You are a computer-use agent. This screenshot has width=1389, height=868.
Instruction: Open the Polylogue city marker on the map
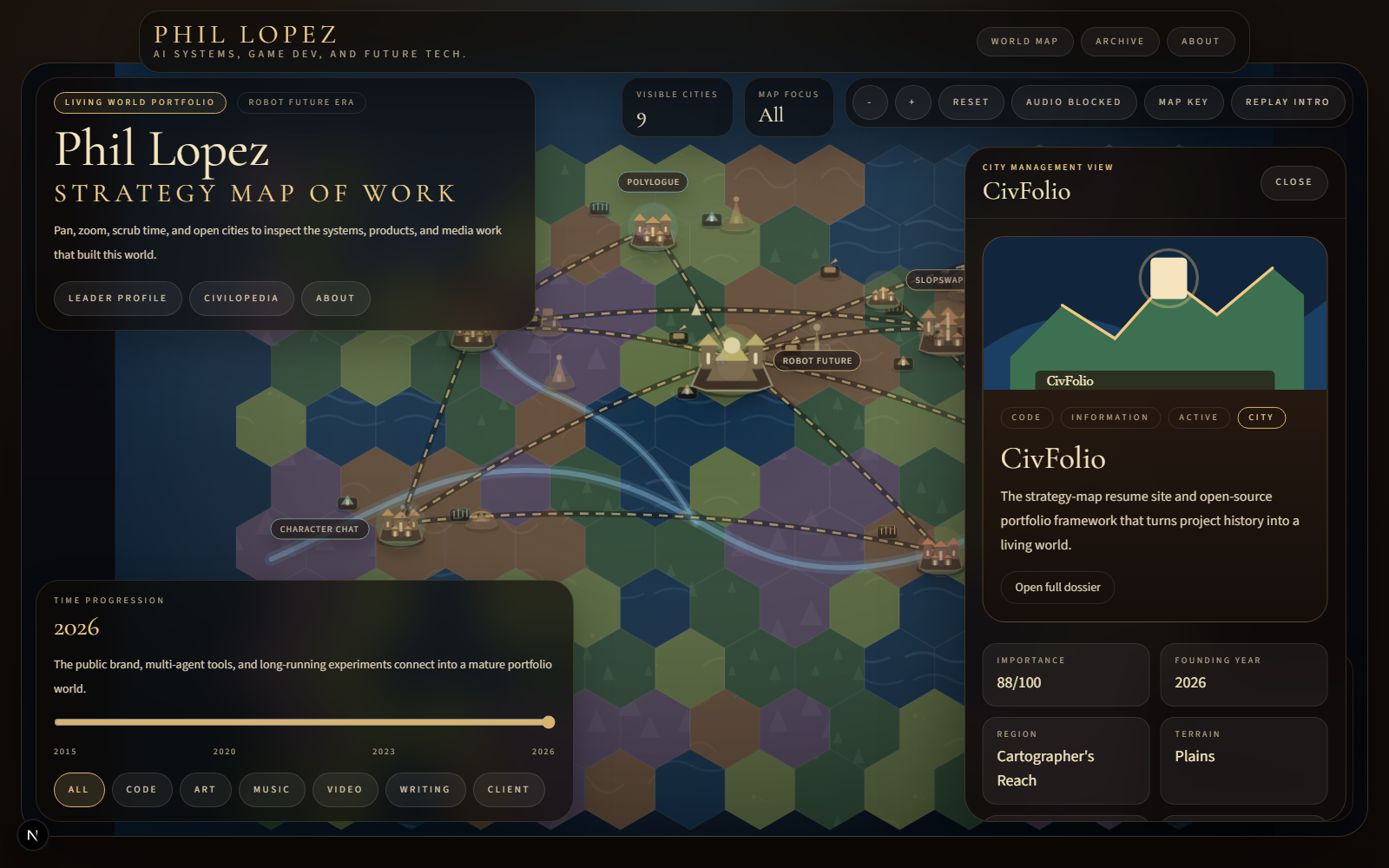(652, 182)
